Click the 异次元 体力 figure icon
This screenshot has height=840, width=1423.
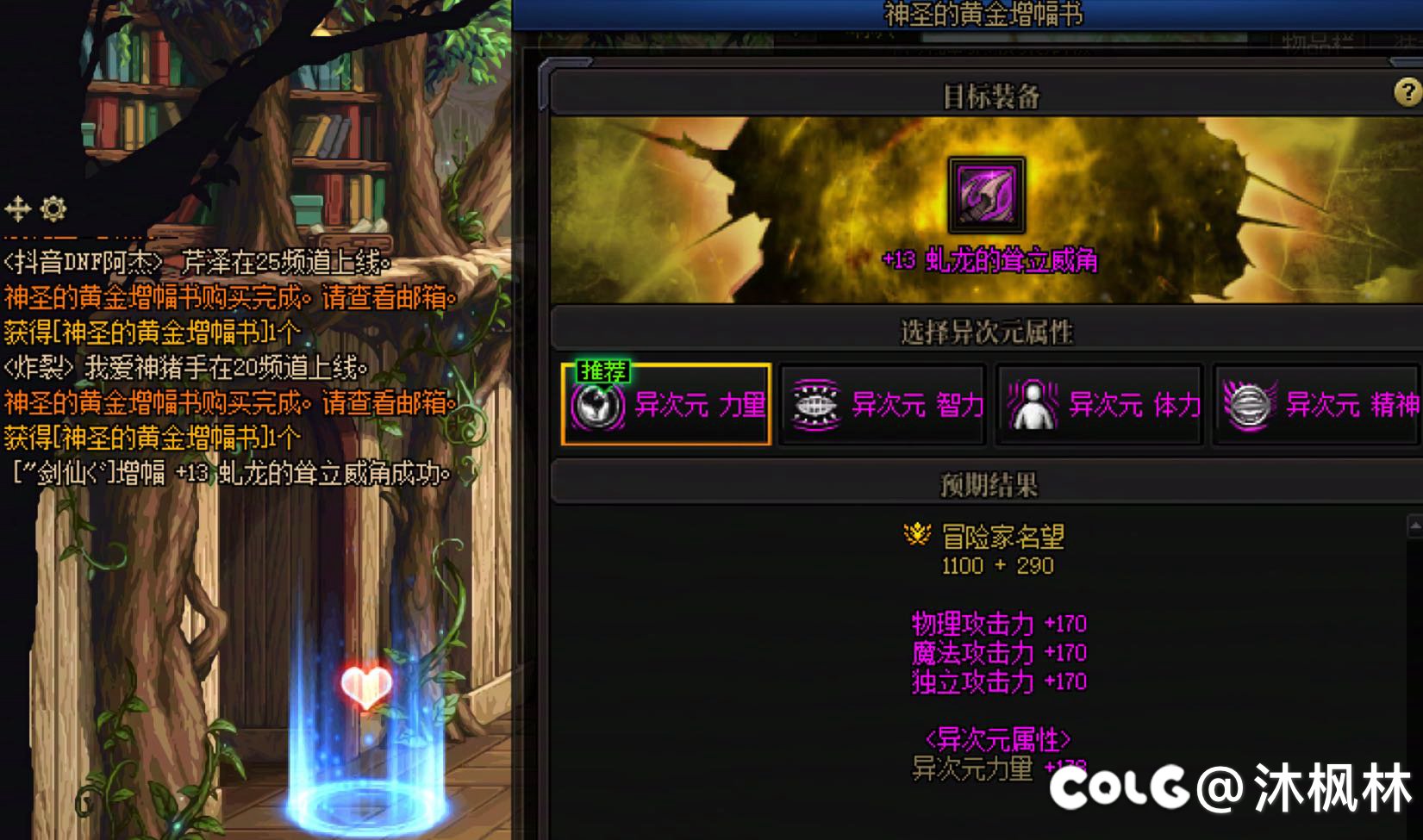(1031, 404)
